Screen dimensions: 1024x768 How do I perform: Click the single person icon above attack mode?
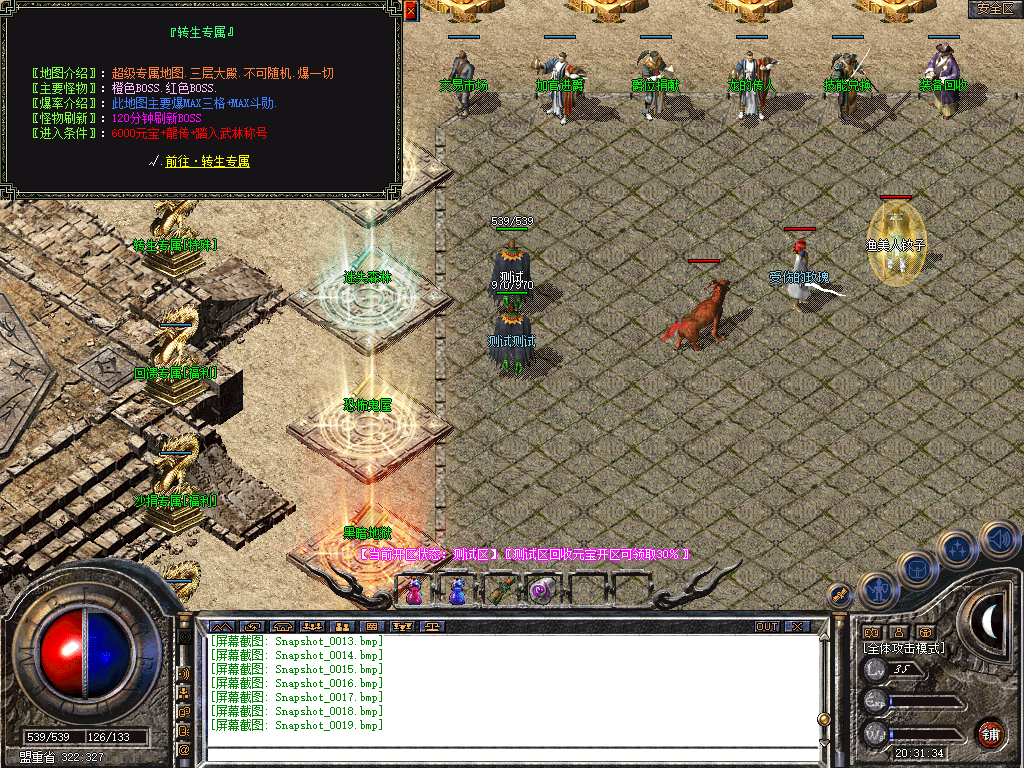pos(899,632)
